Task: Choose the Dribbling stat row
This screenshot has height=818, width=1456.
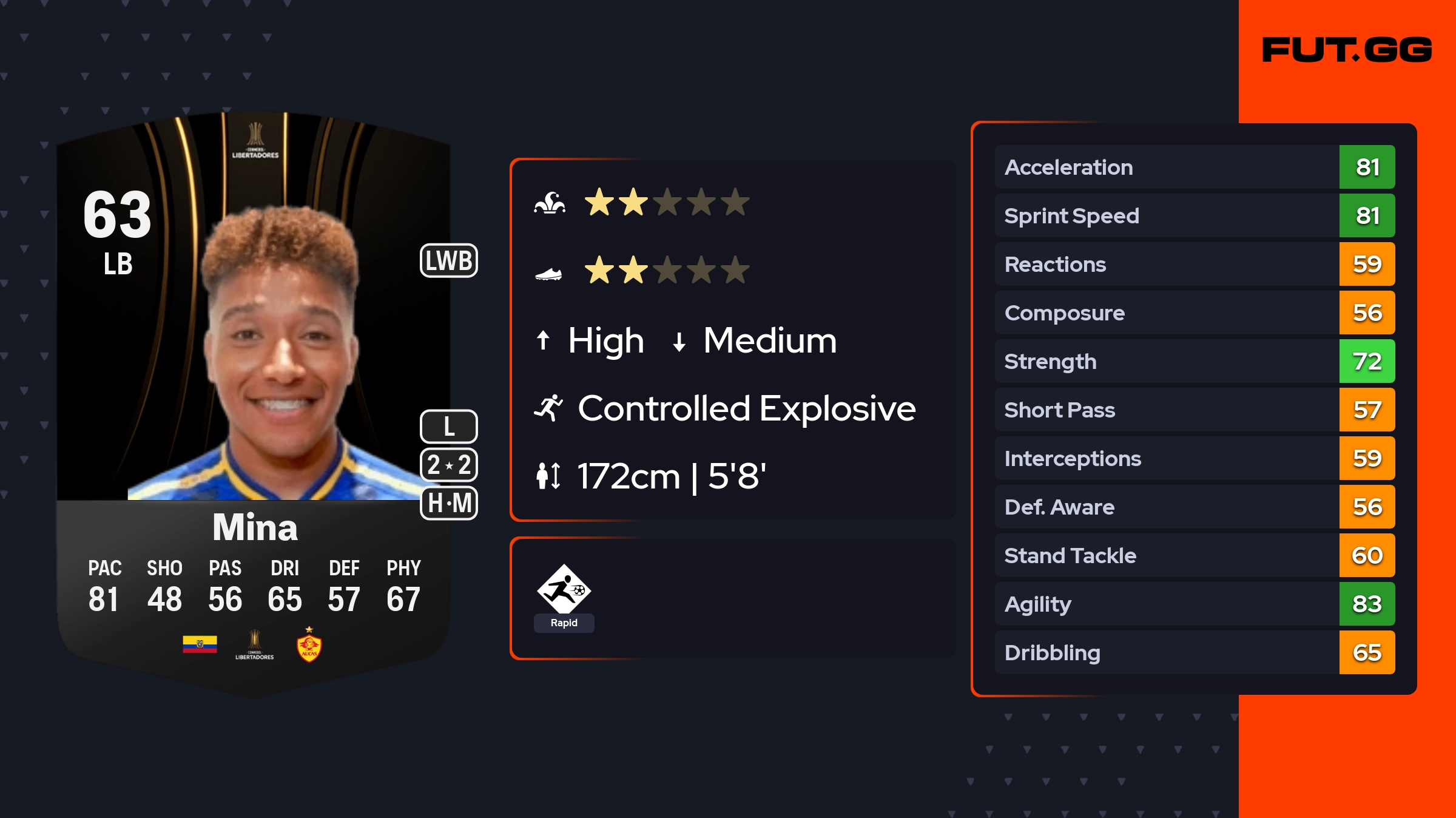Action: (x=1194, y=653)
